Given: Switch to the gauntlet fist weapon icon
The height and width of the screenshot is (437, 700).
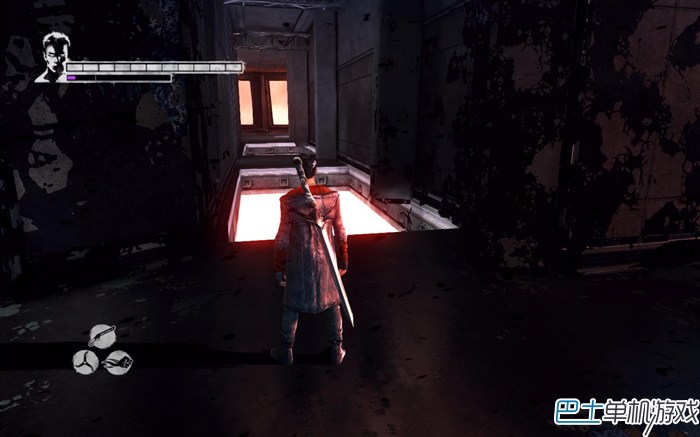Looking at the screenshot, I should [117, 361].
